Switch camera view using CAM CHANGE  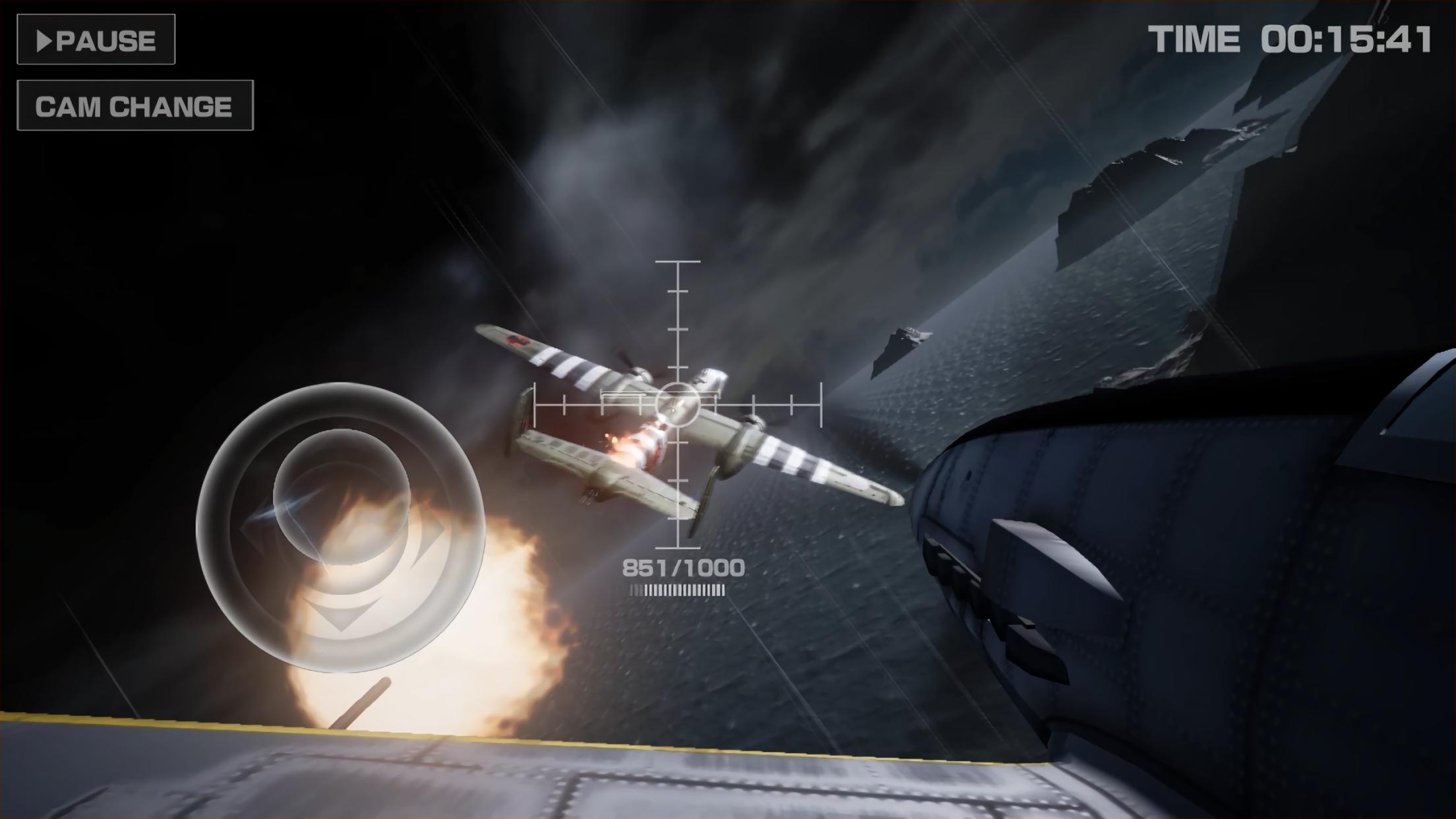click(135, 106)
